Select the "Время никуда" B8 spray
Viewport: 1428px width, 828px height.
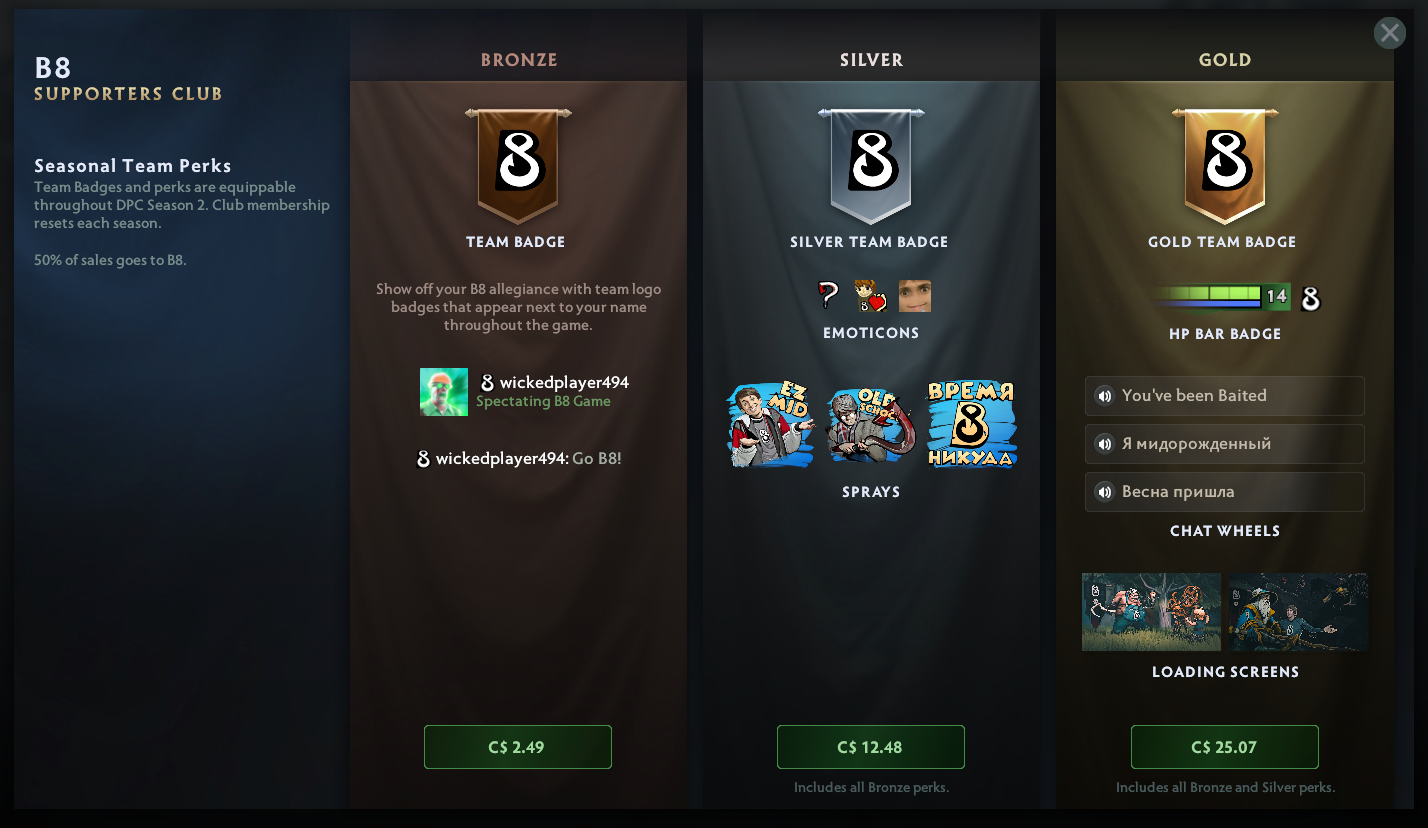coord(971,424)
